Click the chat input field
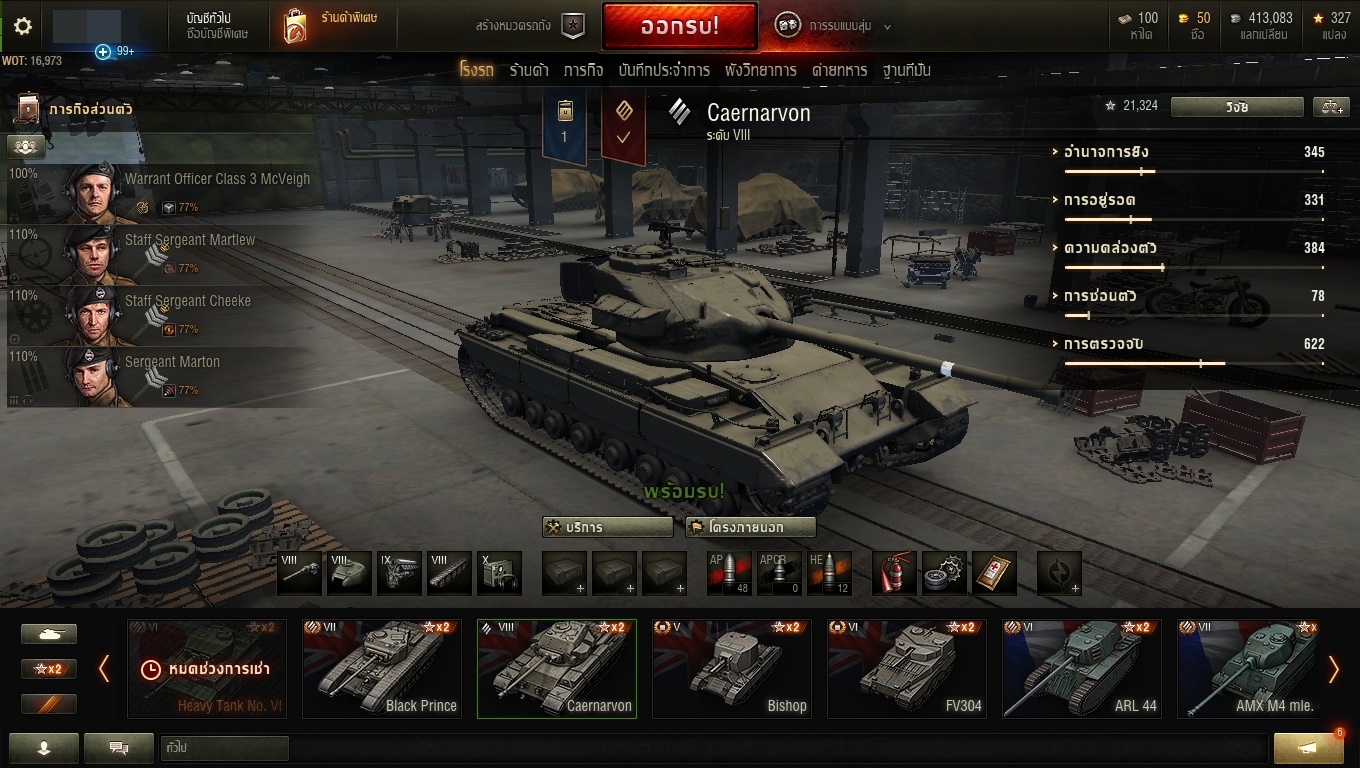This screenshot has width=1360, height=768. tap(224, 748)
